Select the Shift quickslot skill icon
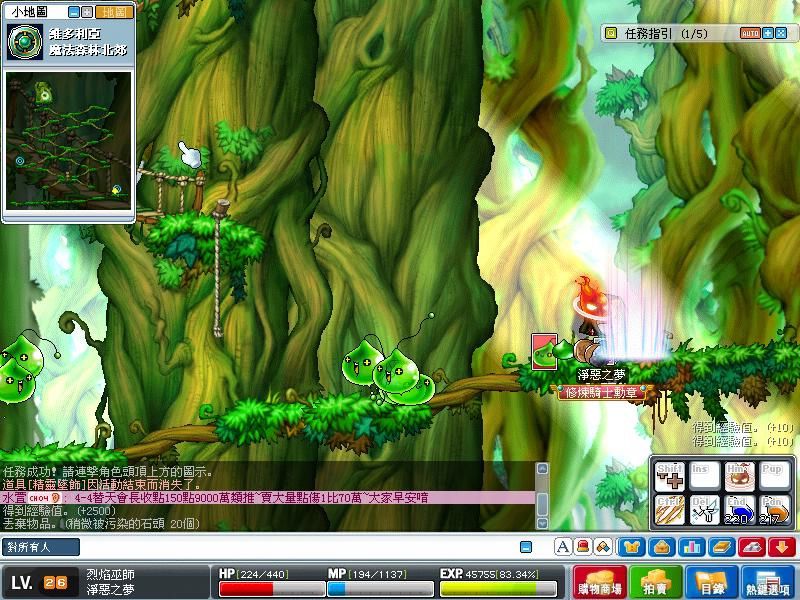800x600 pixels. [670, 476]
